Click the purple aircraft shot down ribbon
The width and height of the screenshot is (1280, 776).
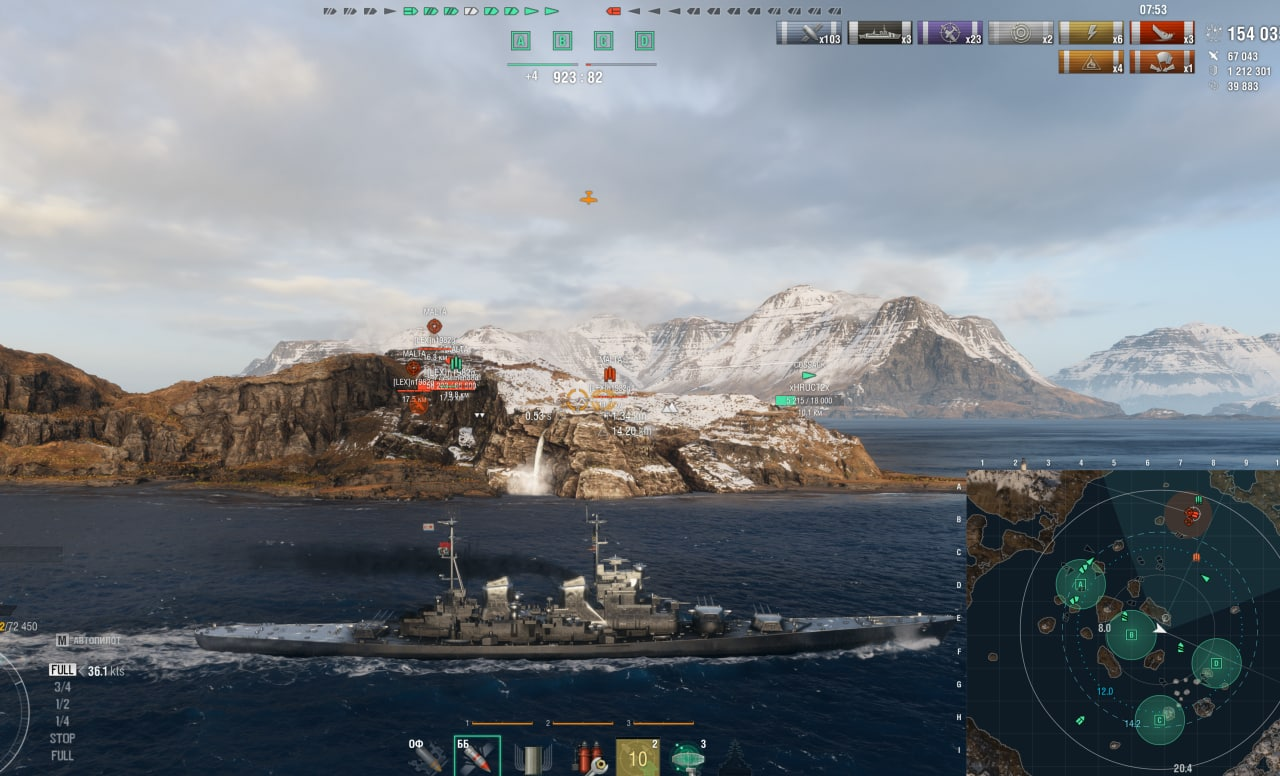(949, 33)
